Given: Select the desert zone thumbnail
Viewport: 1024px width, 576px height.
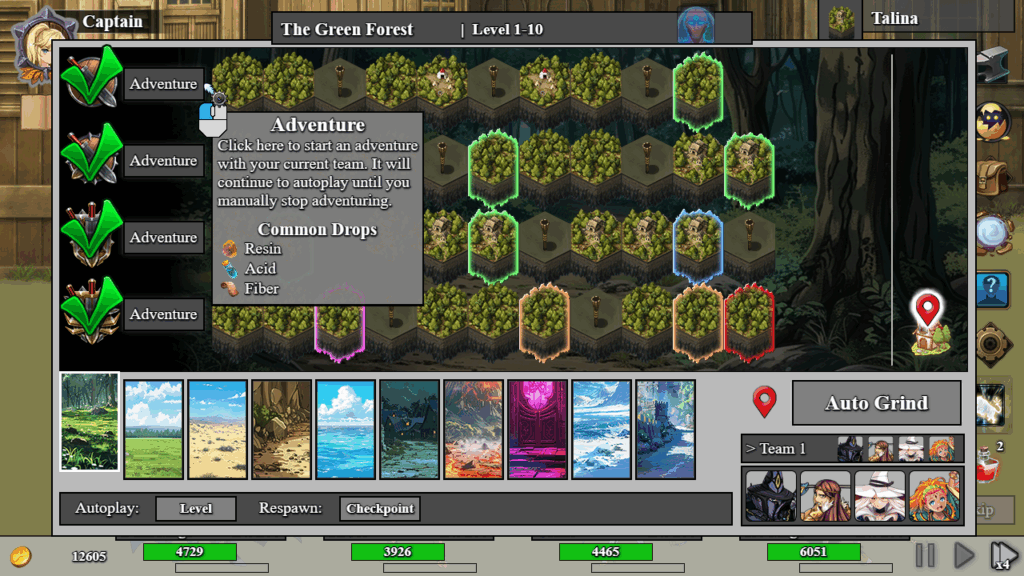Looking at the screenshot, I should click(x=217, y=429).
